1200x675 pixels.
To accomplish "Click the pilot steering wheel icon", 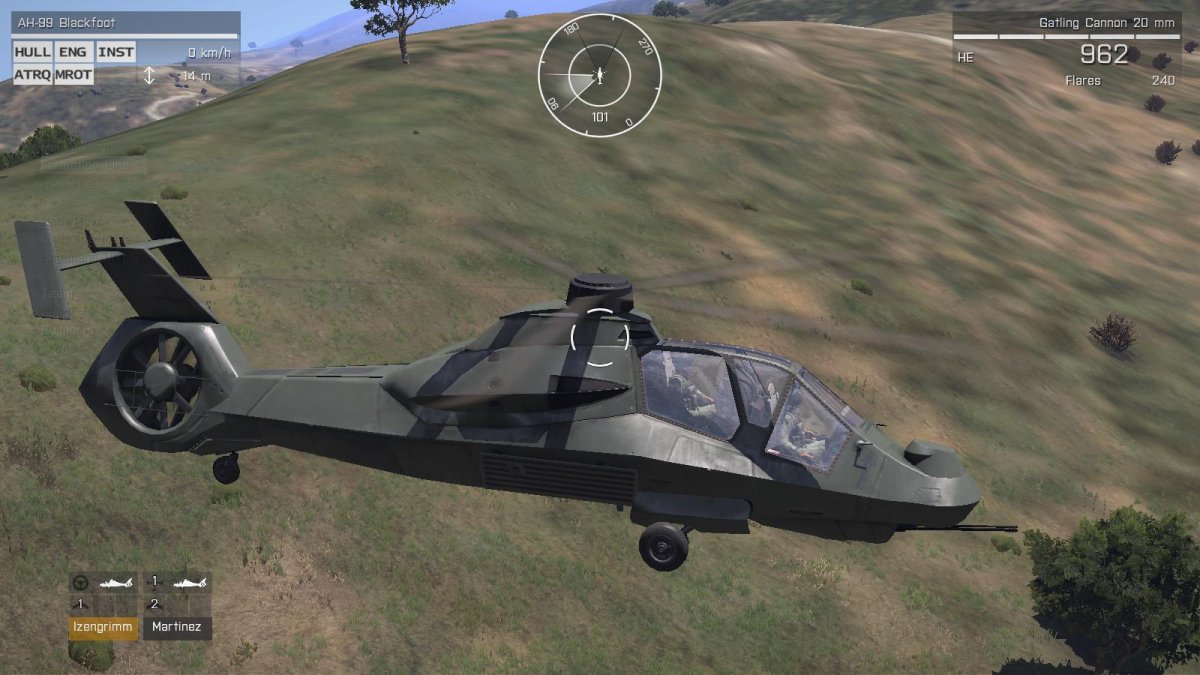I will [81, 582].
